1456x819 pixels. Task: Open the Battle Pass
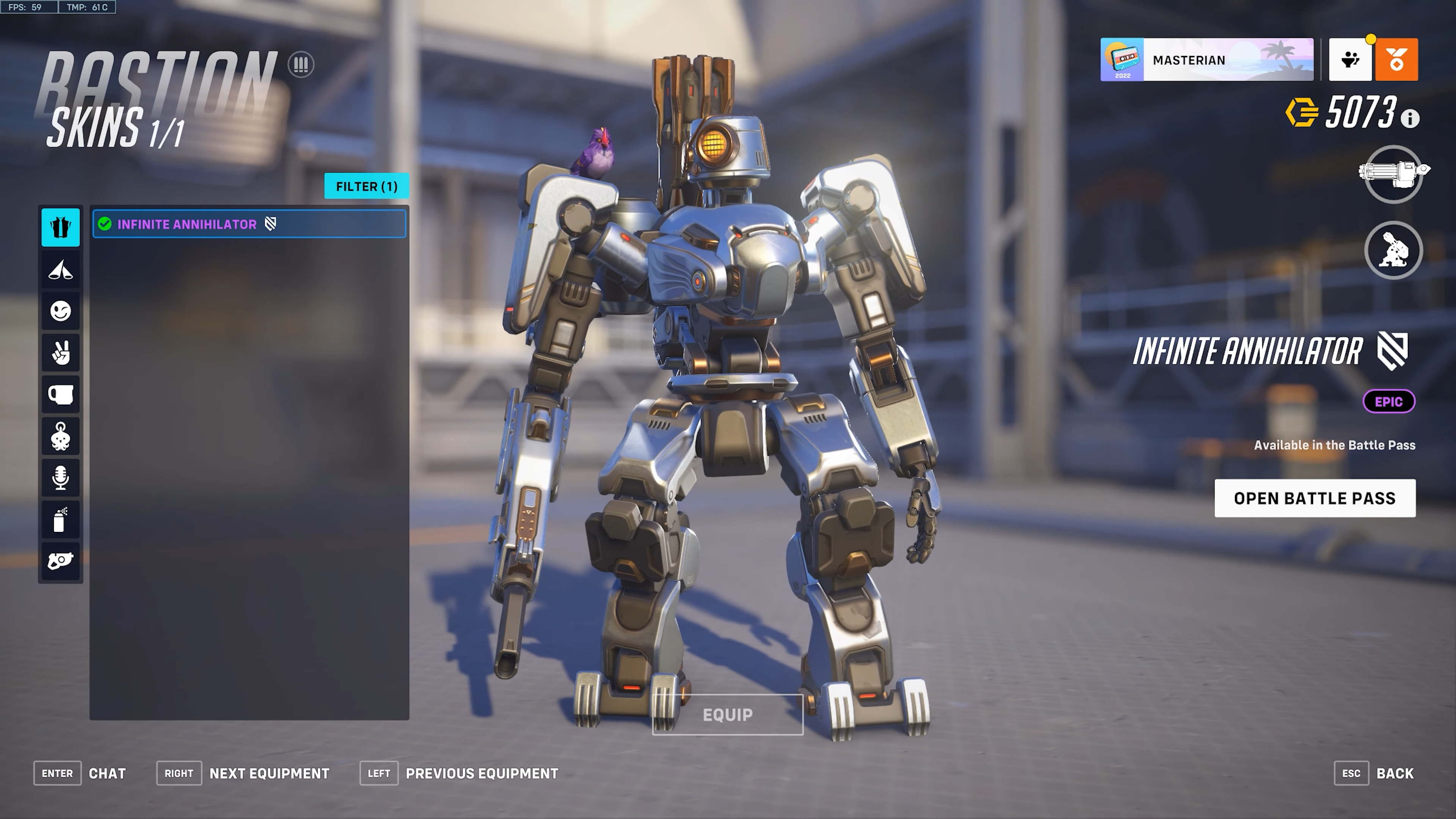[x=1315, y=498]
